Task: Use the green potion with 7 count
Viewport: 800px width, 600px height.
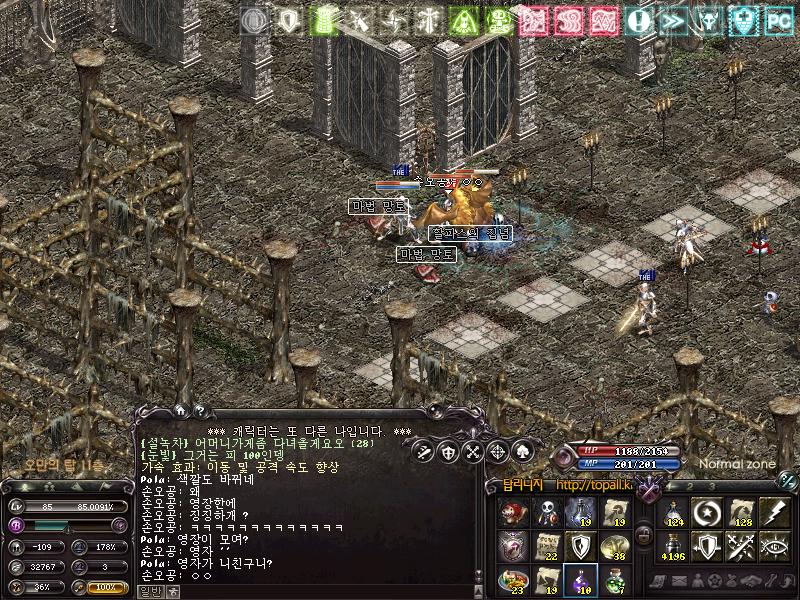Action: click(x=614, y=579)
